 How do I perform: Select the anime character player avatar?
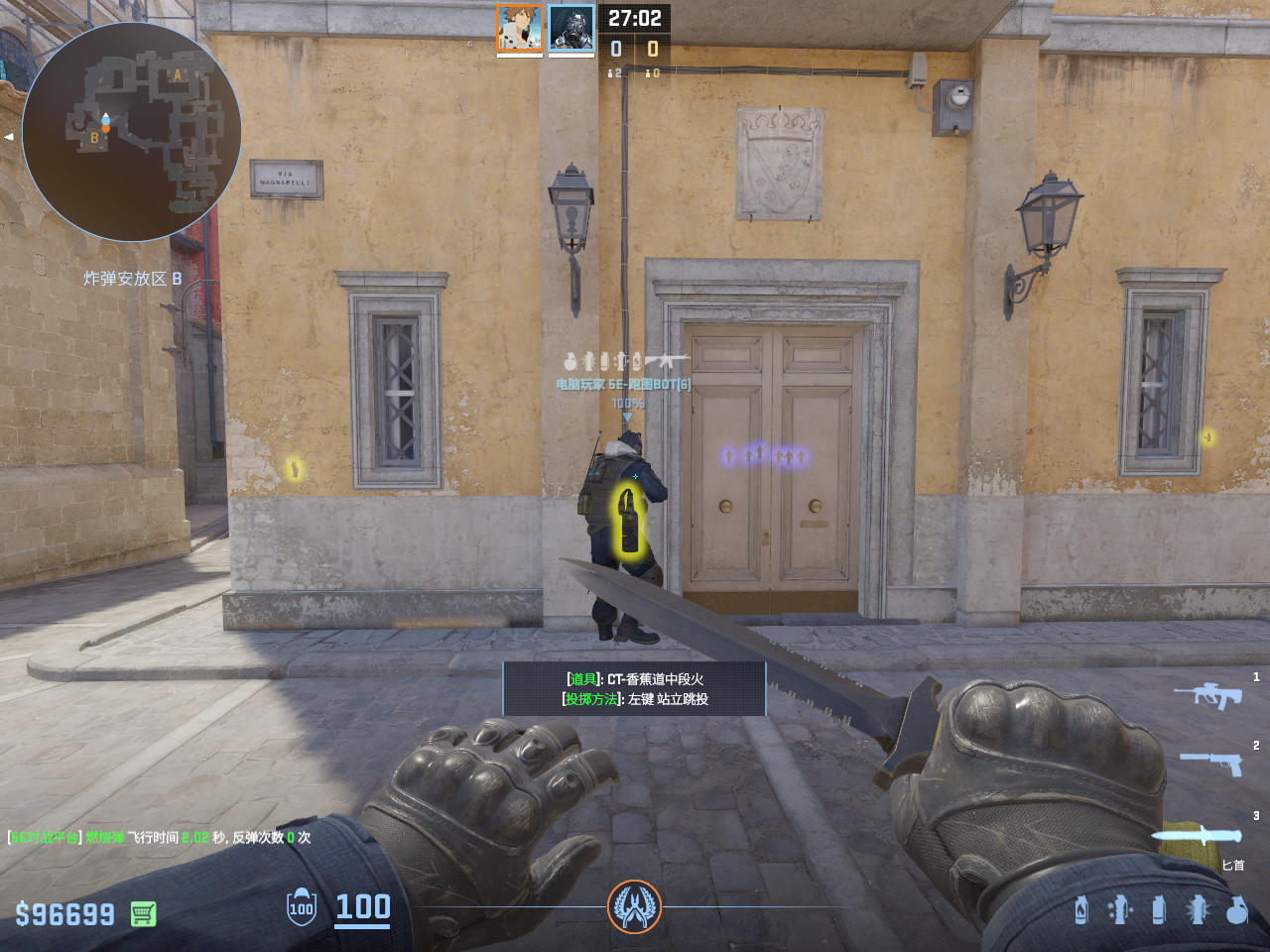tap(520, 28)
